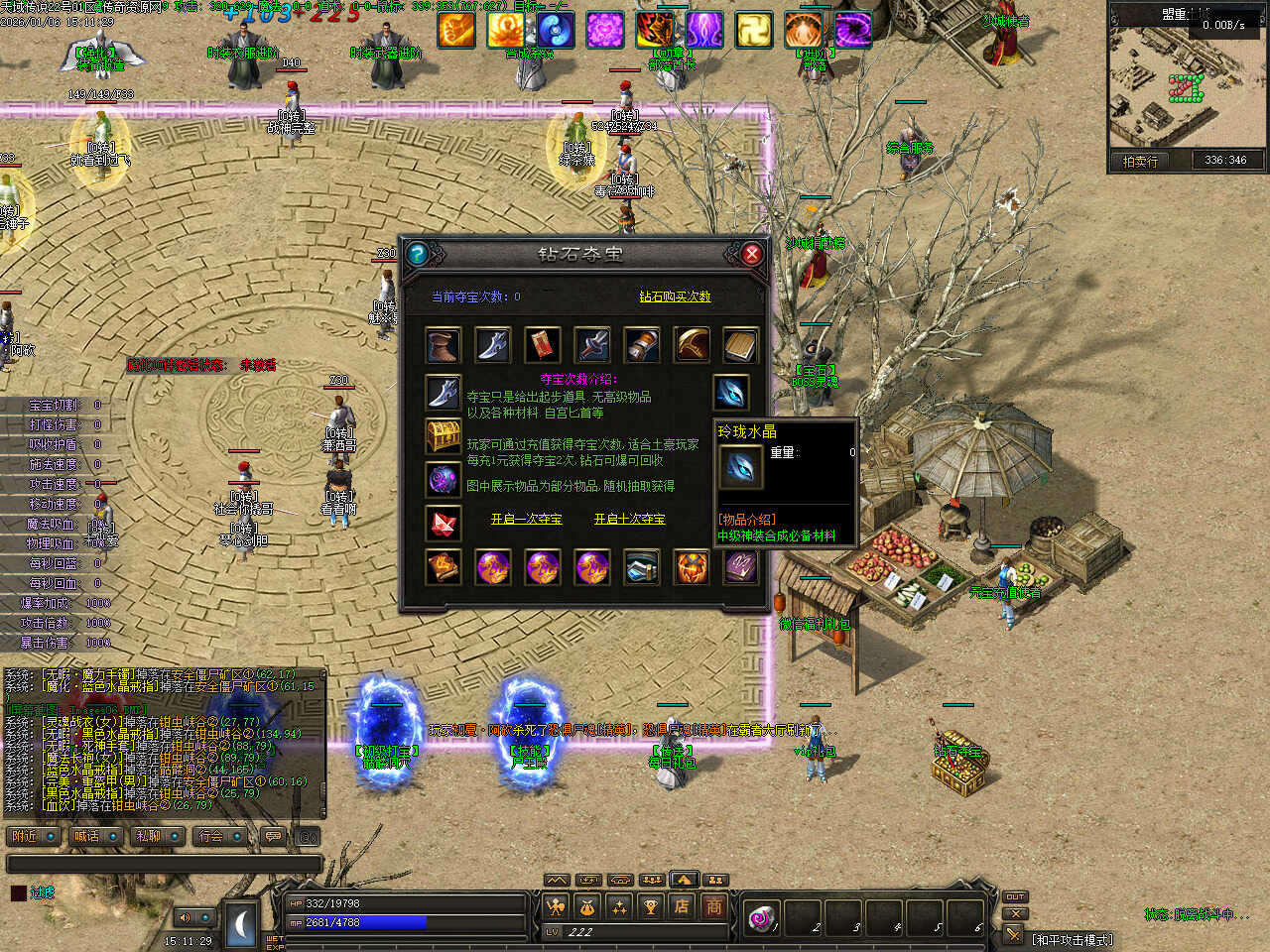Start ten treasure draws with 开启十次夺宝
Screen dimensions: 1270x952
pyautogui.click(x=629, y=519)
